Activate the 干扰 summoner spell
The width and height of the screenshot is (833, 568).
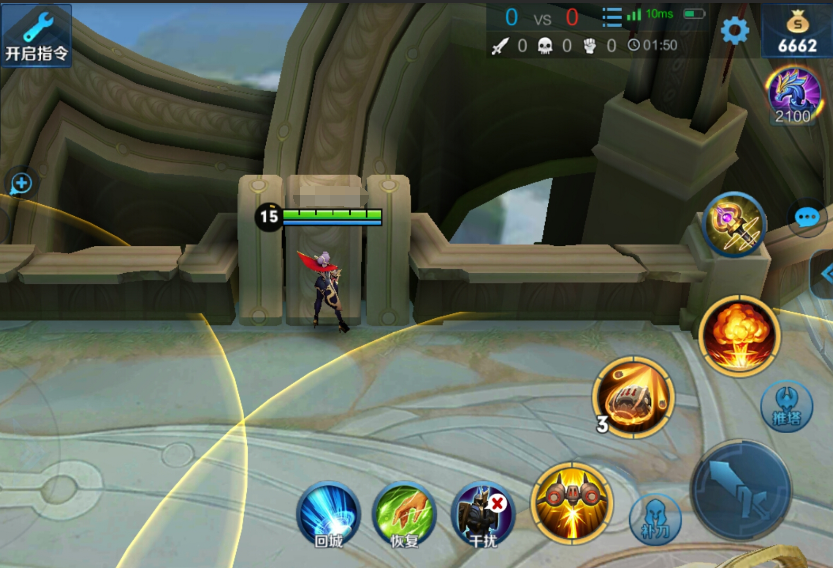coord(482,514)
